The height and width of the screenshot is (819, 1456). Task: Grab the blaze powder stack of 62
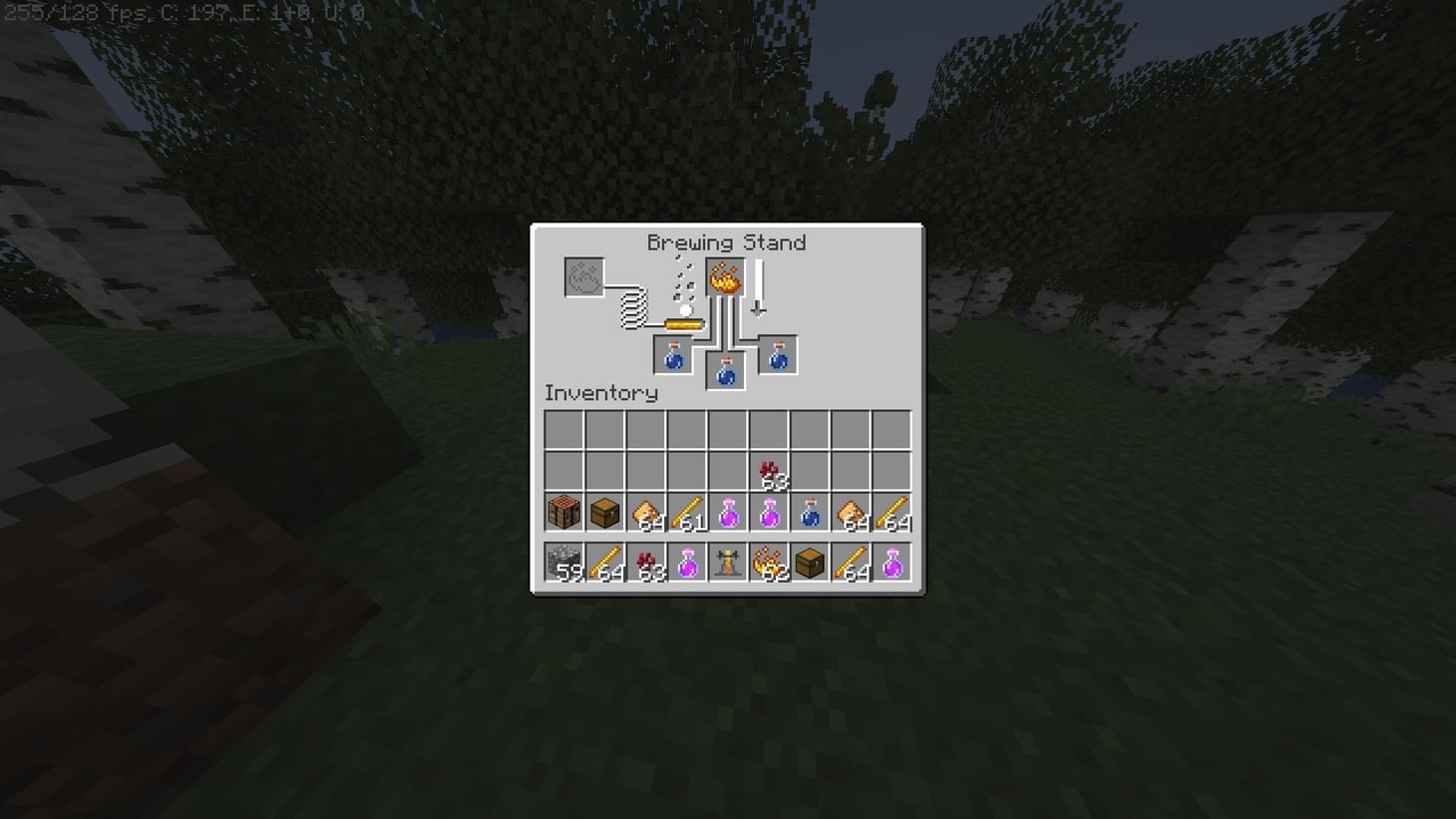point(768,563)
